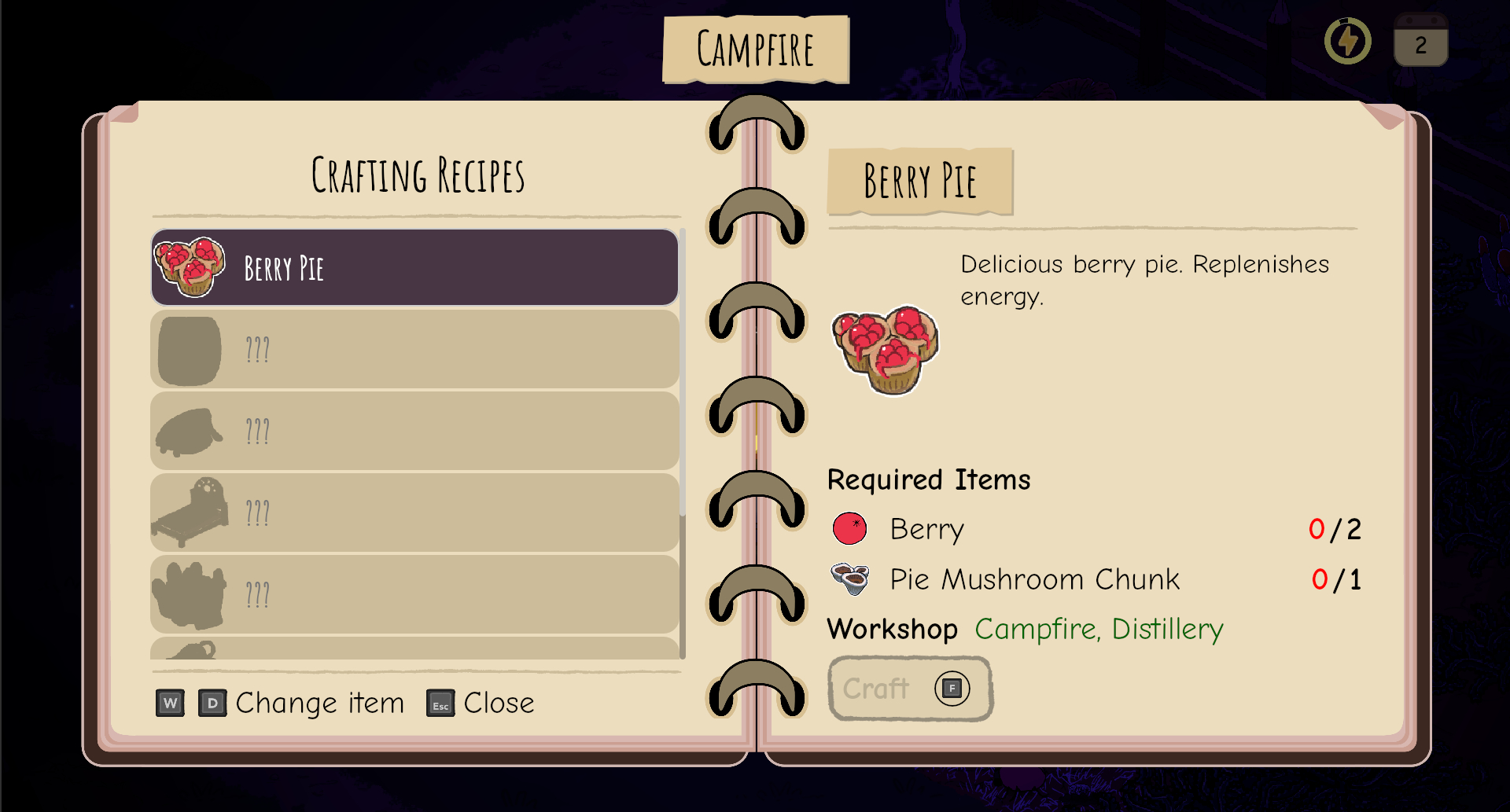Open the calendar day icon
1510x812 pixels.
click(1420, 41)
